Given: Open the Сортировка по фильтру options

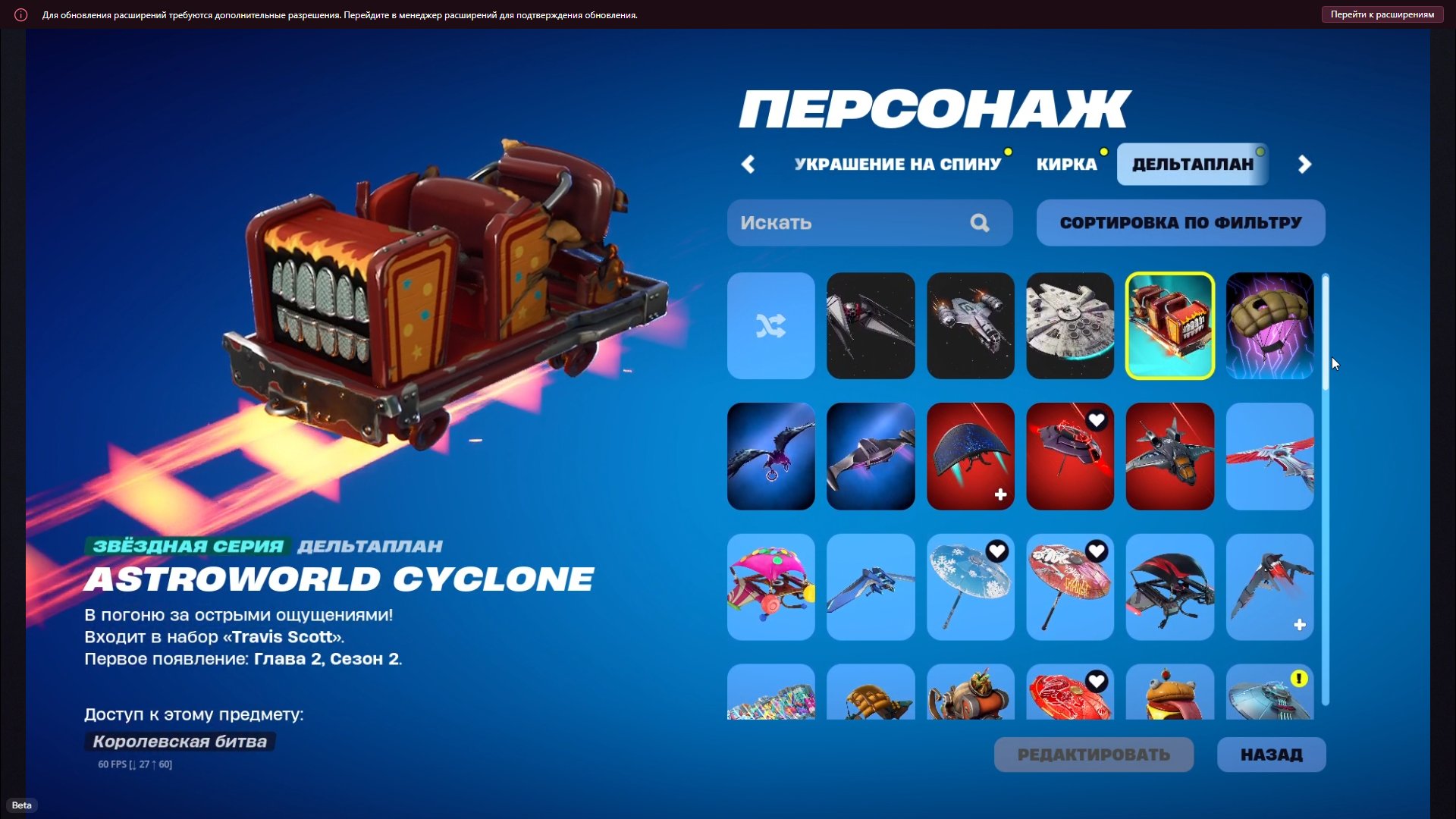Looking at the screenshot, I should pos(1180,222).
